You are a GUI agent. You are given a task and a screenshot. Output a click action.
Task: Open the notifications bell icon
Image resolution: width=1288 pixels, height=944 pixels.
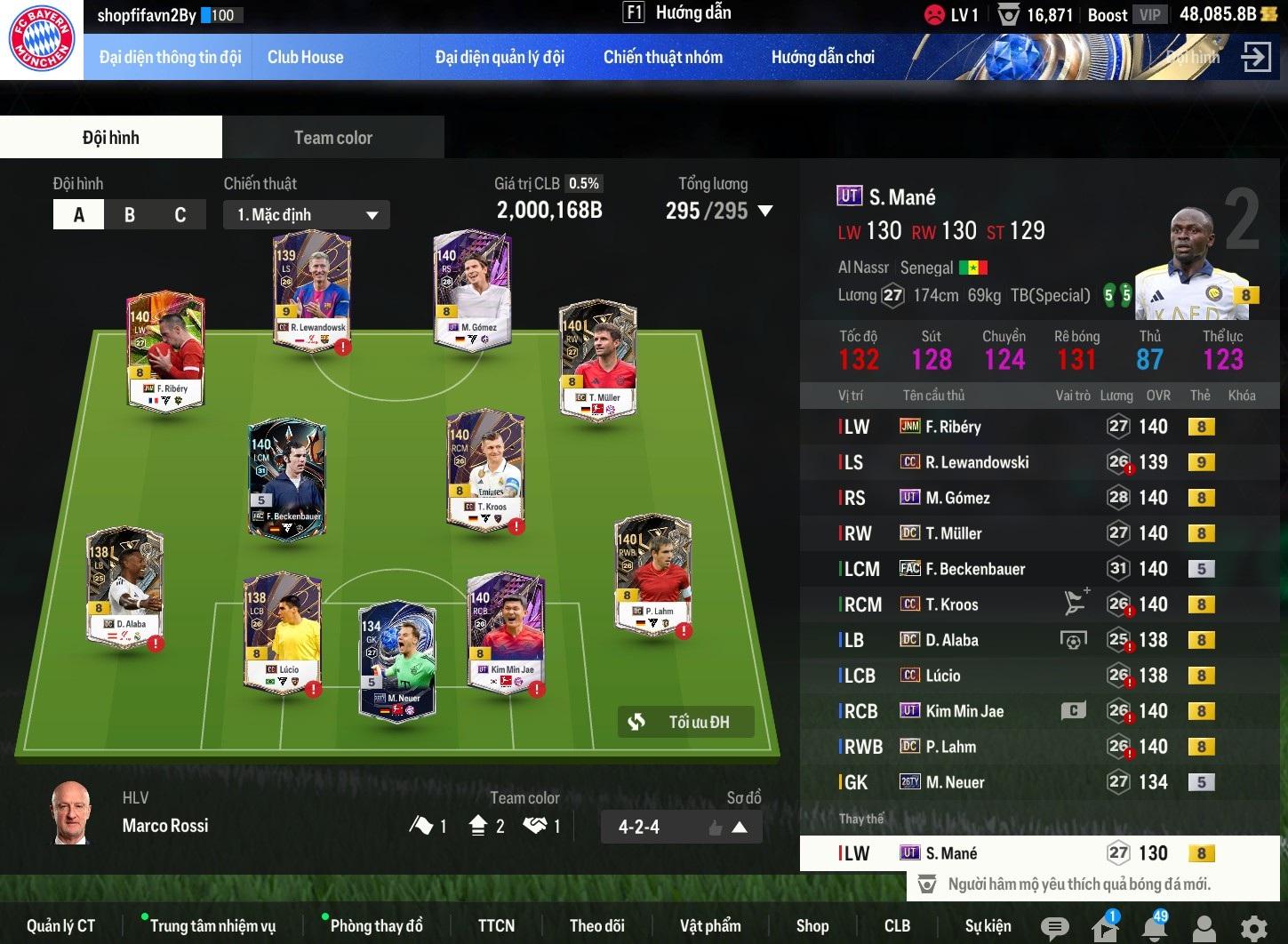tap(1155, 928)
